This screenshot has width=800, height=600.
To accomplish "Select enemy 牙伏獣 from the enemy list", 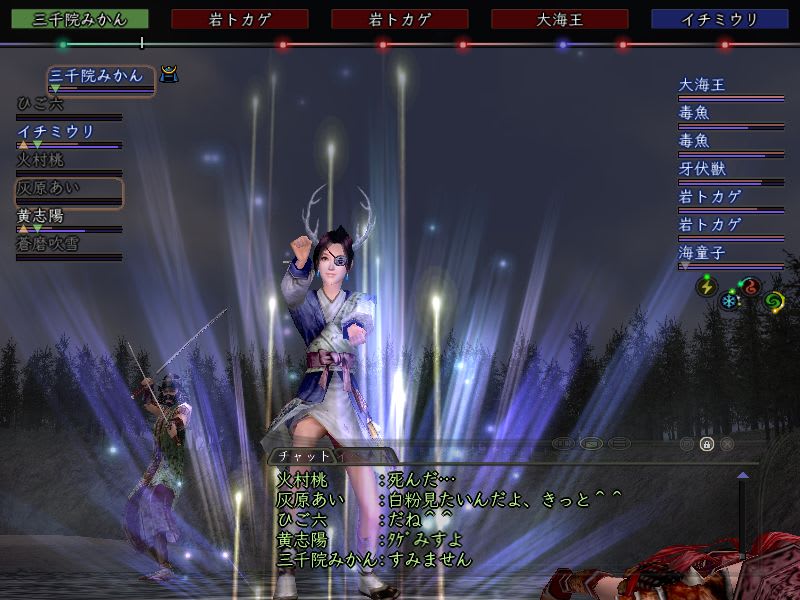I will coord(702,169).
